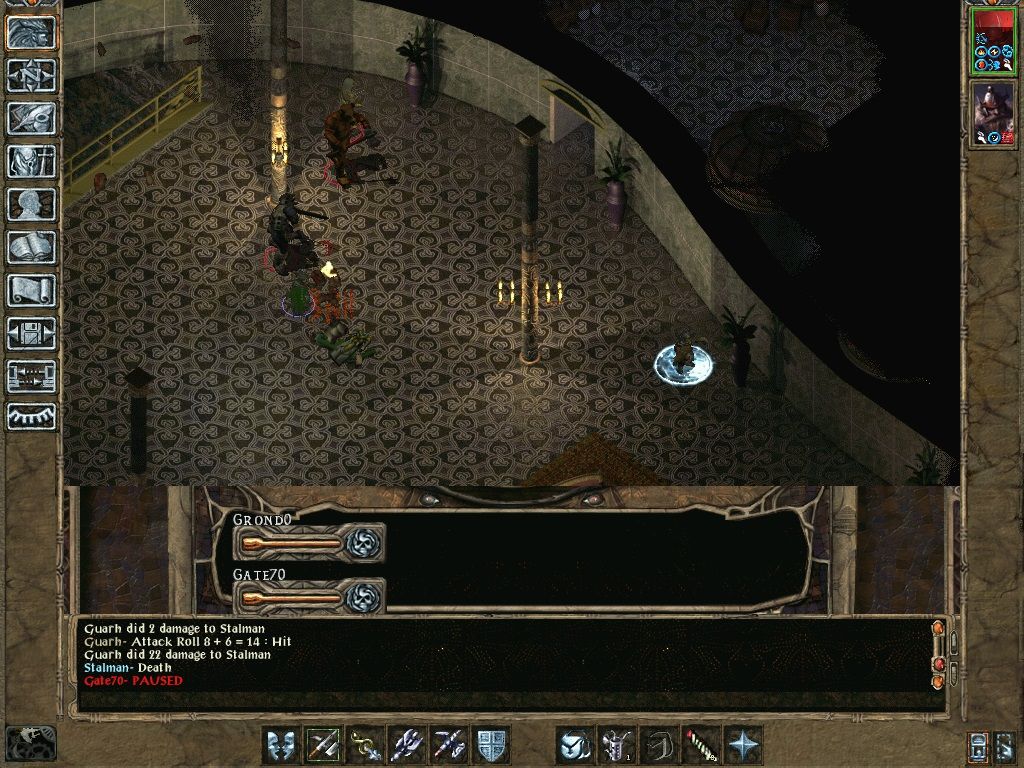The image size is (1024, 768).
Task: Use the red-and-white striped wand quick item
Action: click(701, 745)
